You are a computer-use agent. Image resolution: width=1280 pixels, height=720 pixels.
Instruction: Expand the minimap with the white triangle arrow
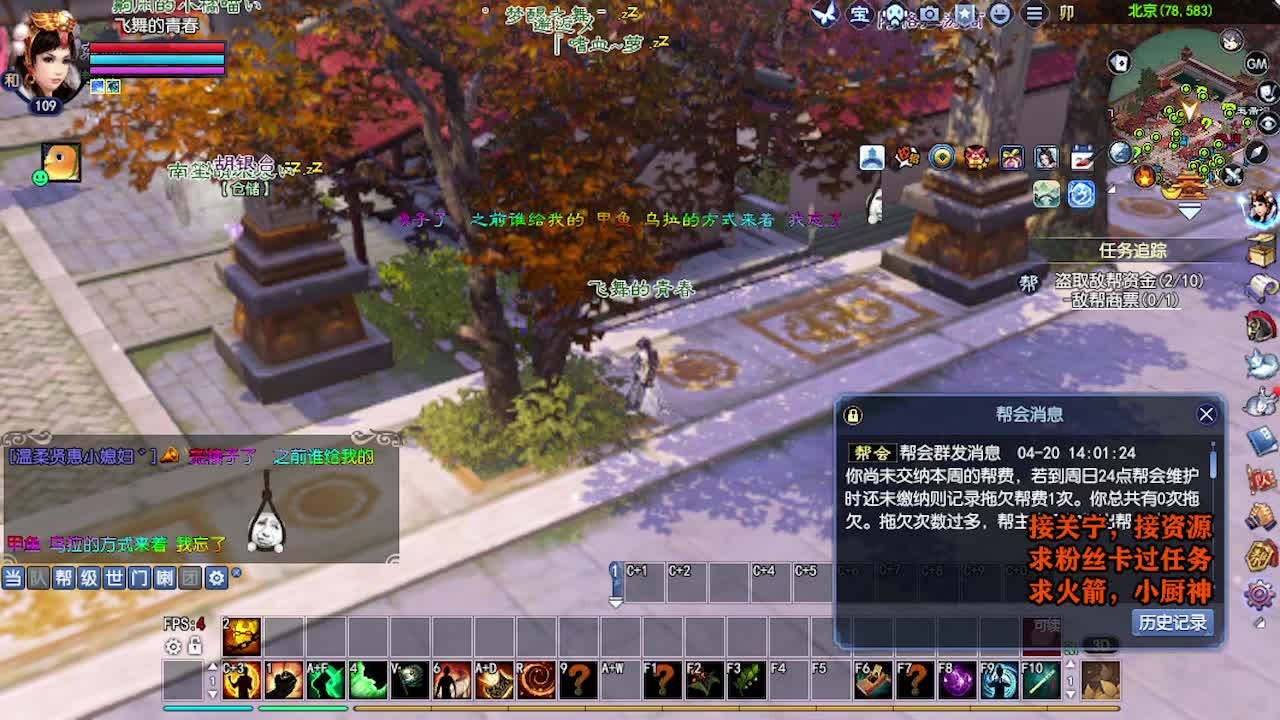point(1188,210)
